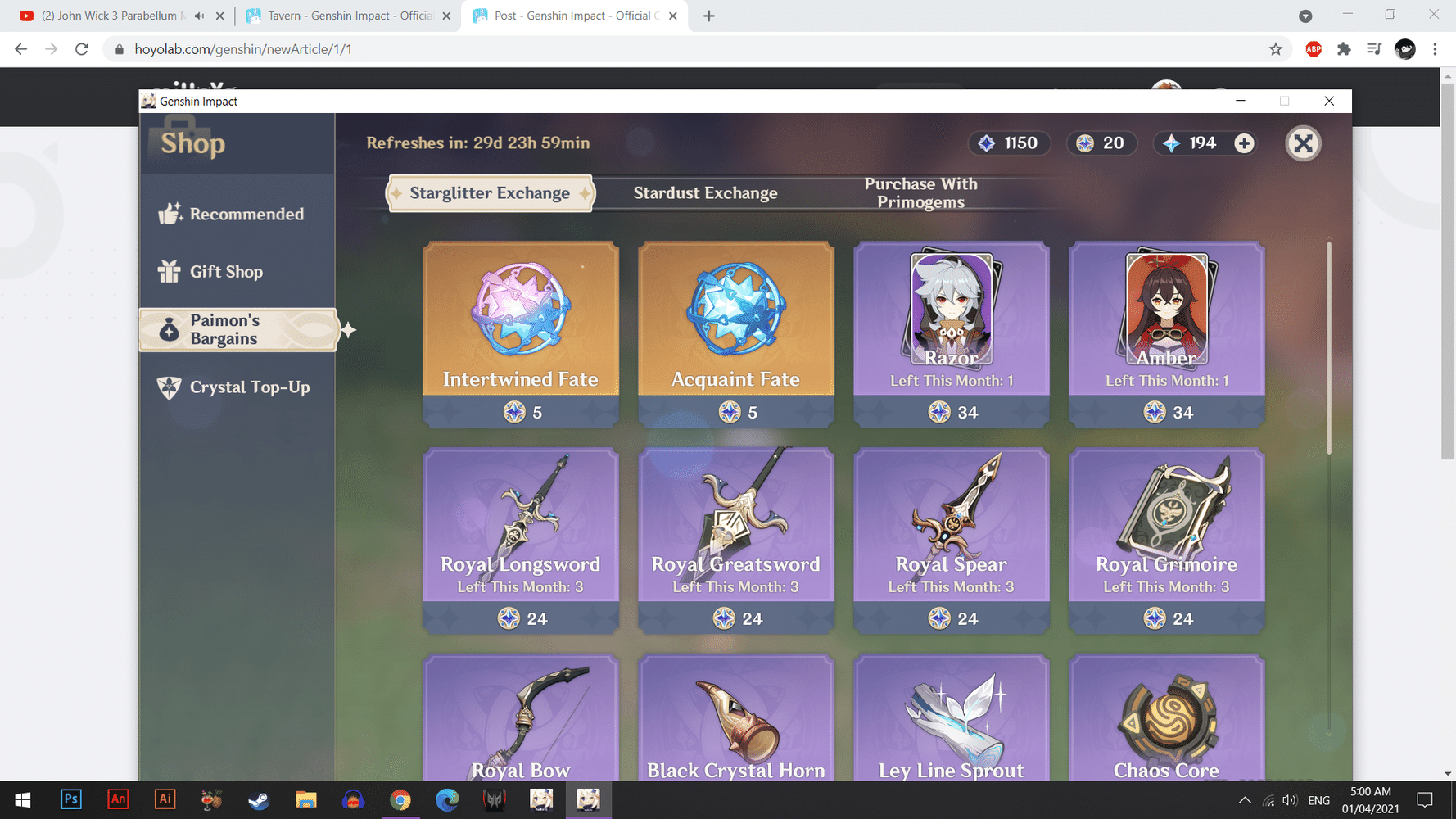
Task: Switch to the Tavern browser tab
Action: click(x=344, y=15)
